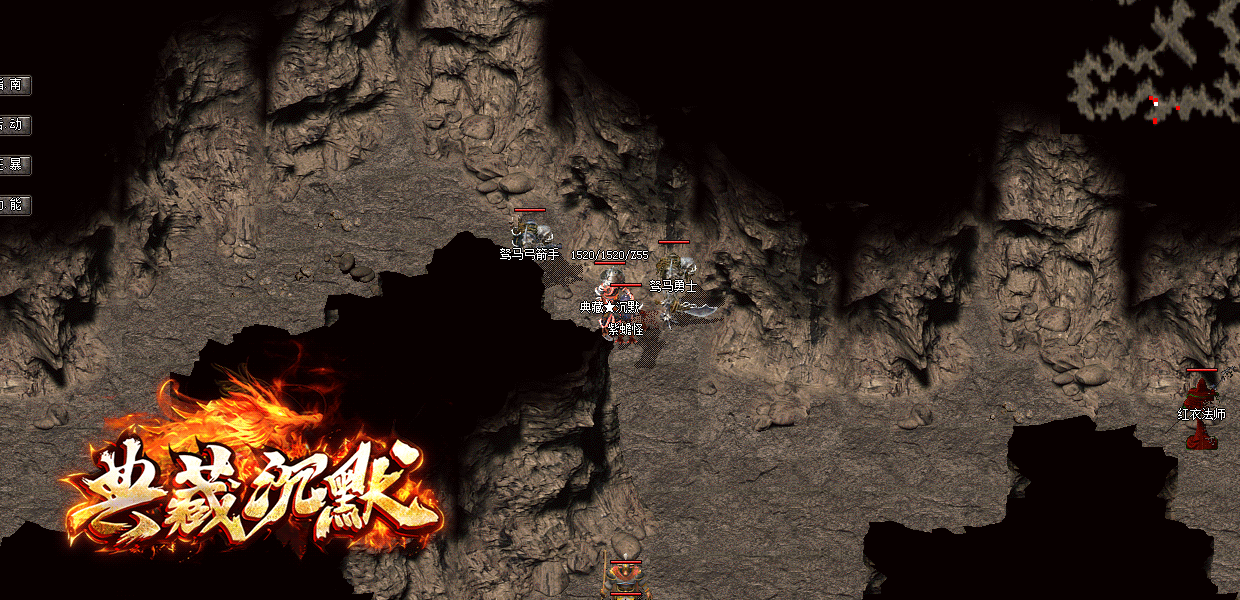The height and width of the screenshot is (600, 1240).
Task: Open the 指南 guide button
Action: tap(15, 85)
